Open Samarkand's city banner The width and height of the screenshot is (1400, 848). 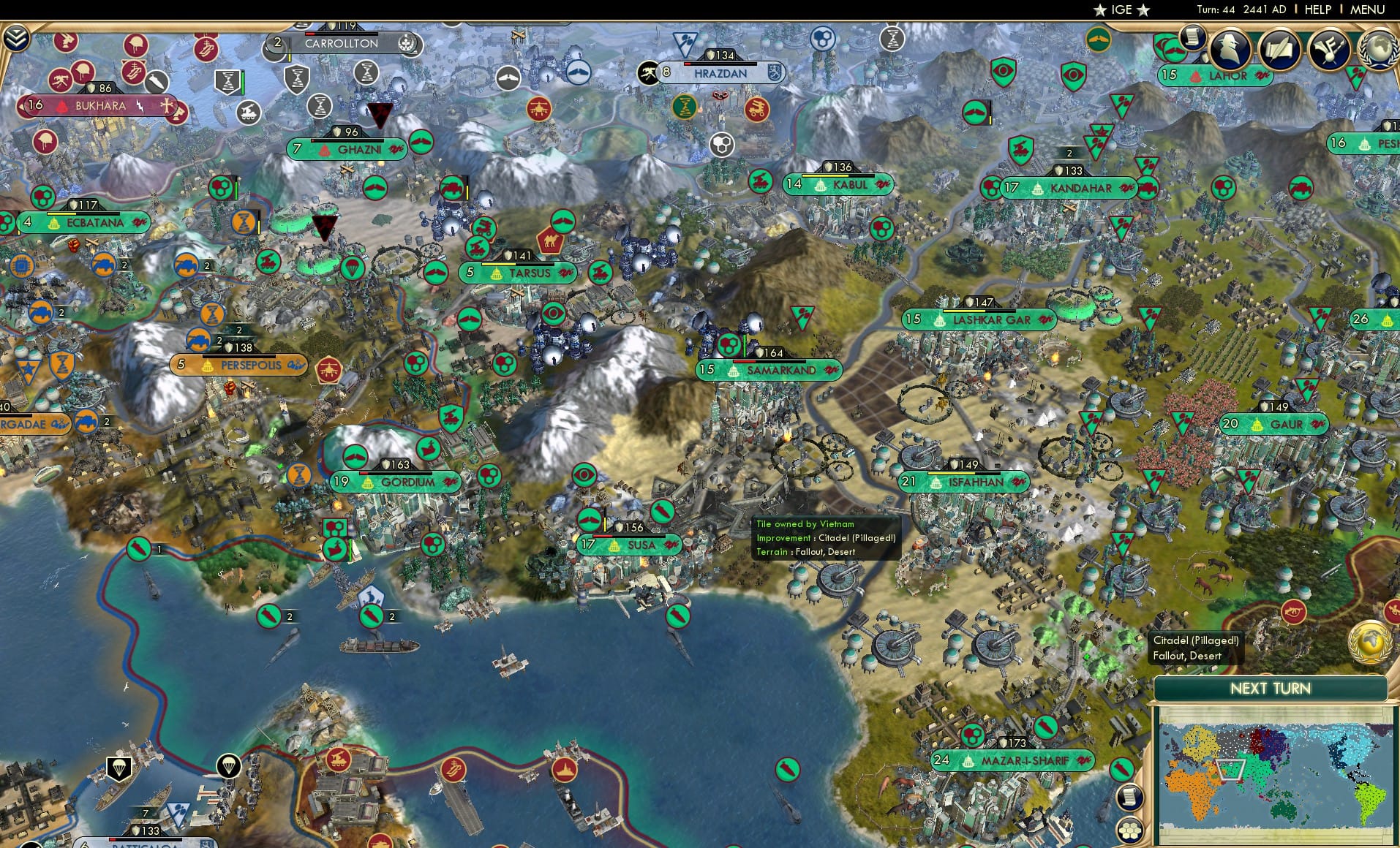point(770,370)
